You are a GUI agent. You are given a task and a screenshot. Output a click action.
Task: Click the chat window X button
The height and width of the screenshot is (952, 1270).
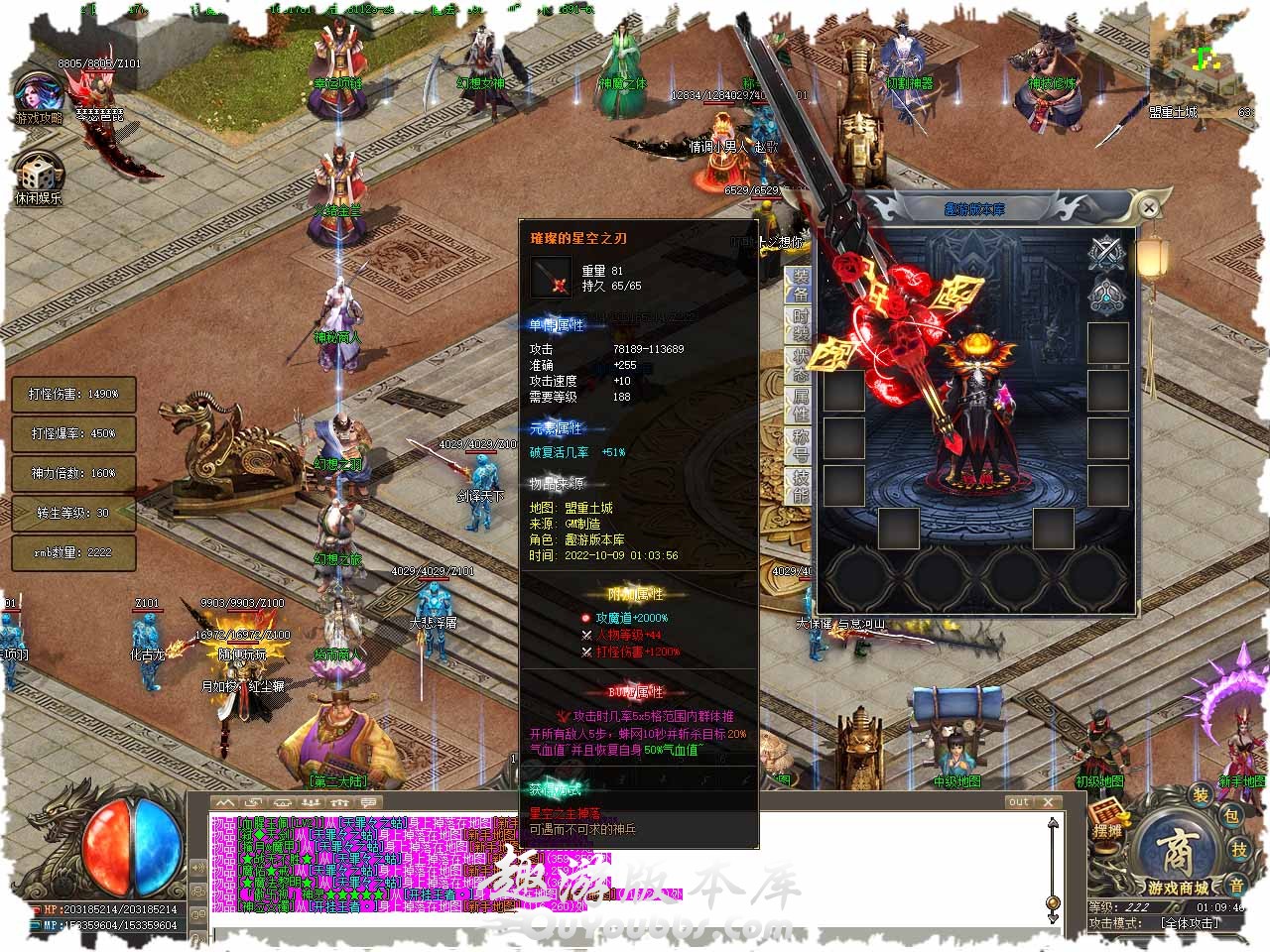click(1048, 801)
